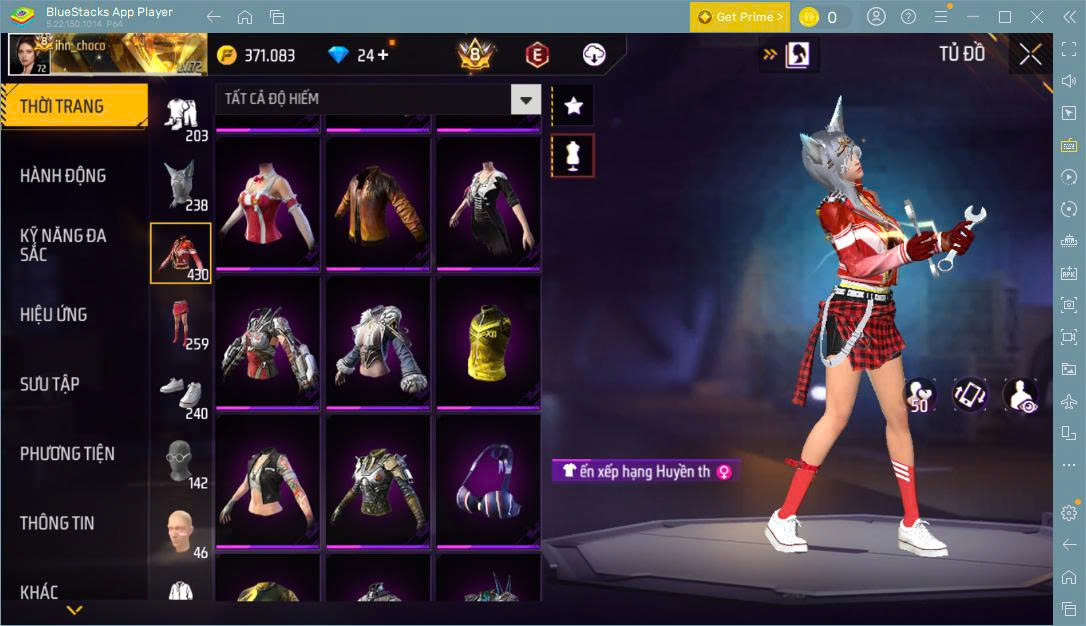Select the mask subcategory showing 142
Viewport: 1086px width, 626px height.
(181, 464)
